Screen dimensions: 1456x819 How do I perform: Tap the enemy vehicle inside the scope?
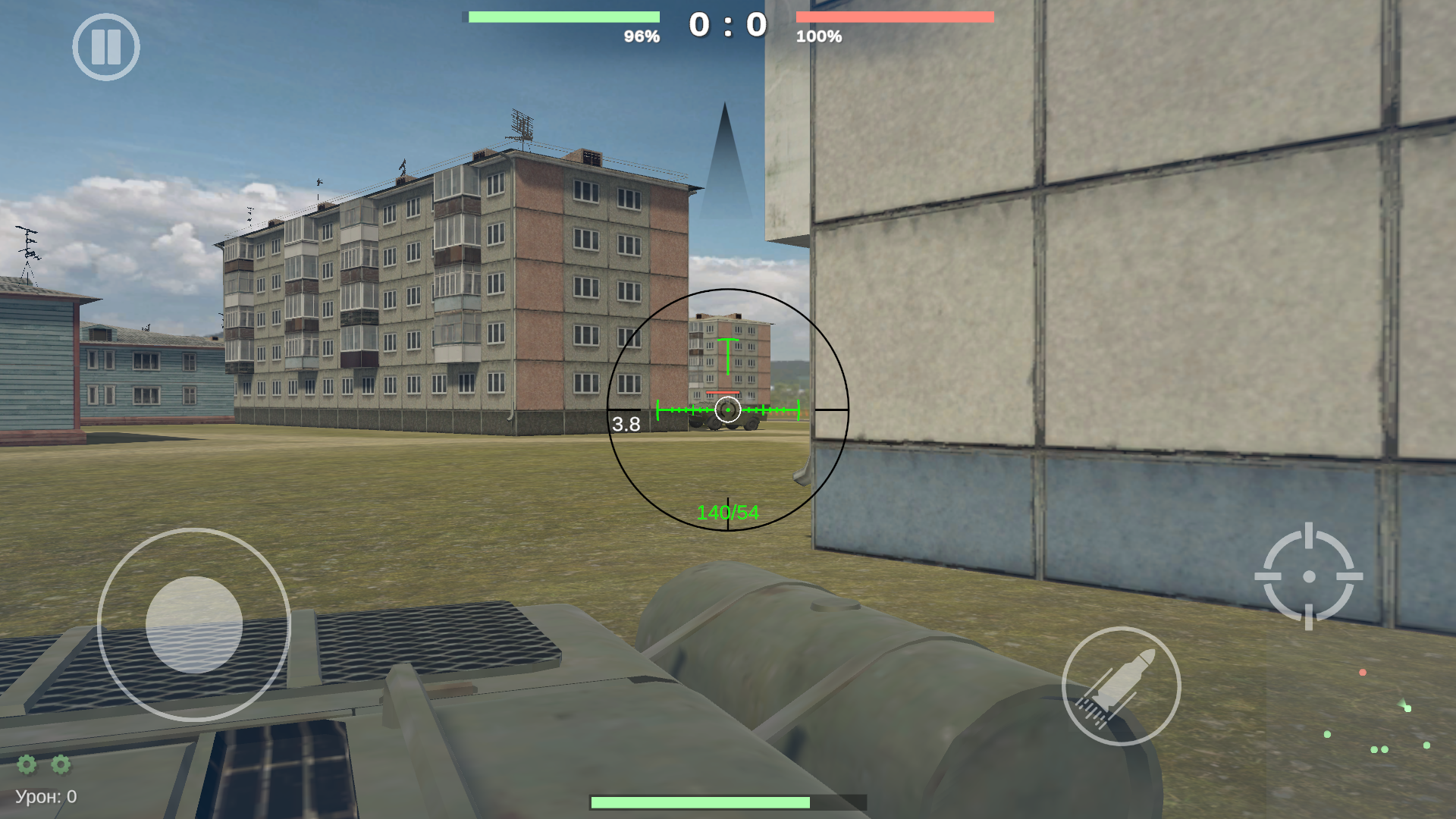point(726,421)
